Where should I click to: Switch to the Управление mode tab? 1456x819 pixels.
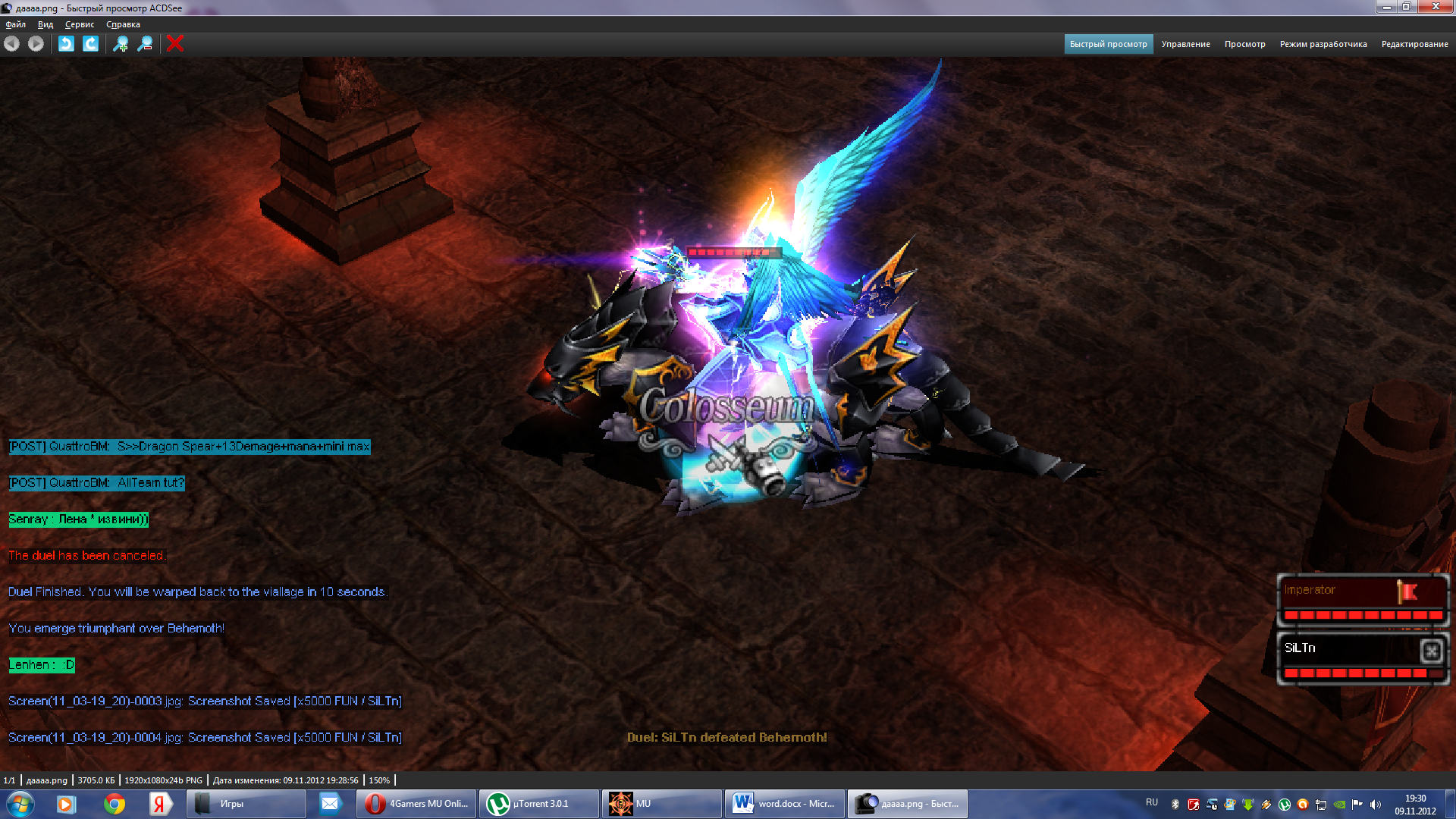pyautogui.click(x=1185, y=44)
